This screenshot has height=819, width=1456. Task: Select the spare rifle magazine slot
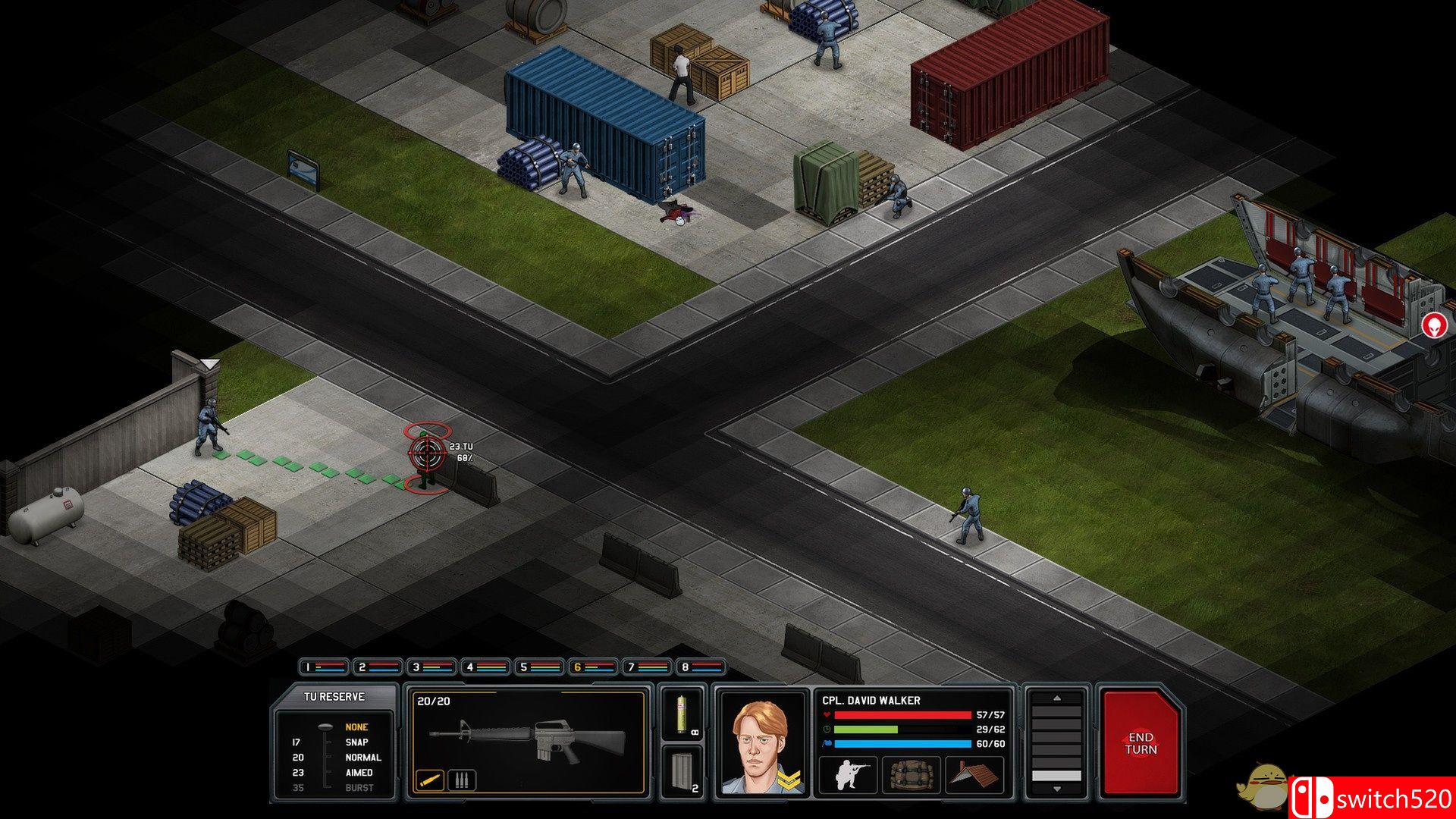coord(684,769)
